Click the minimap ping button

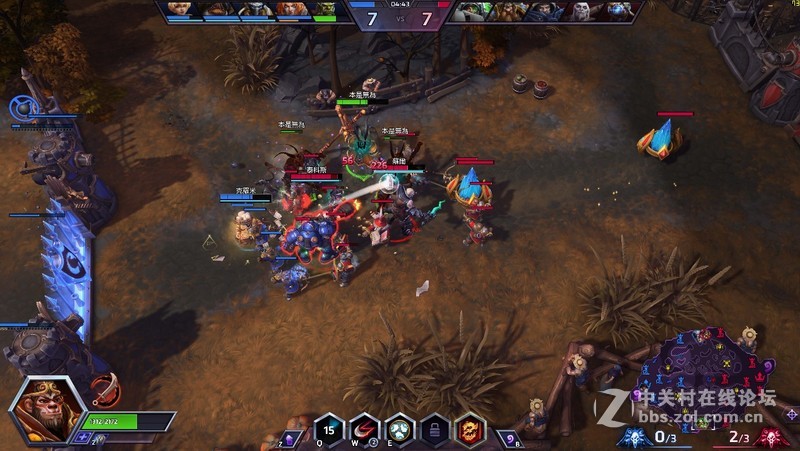pos(791,413)
